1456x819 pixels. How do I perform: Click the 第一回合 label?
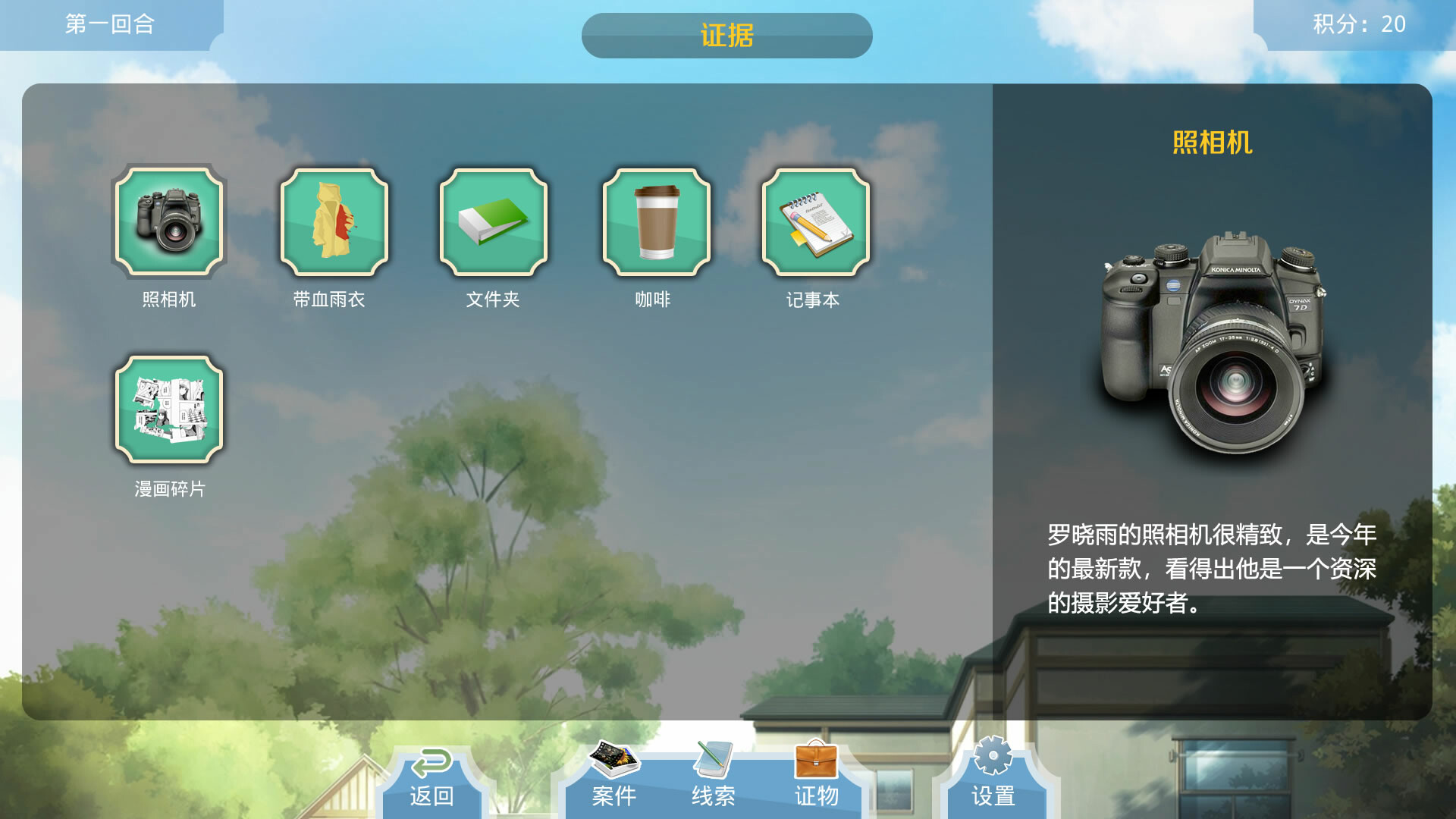[111, 24]
